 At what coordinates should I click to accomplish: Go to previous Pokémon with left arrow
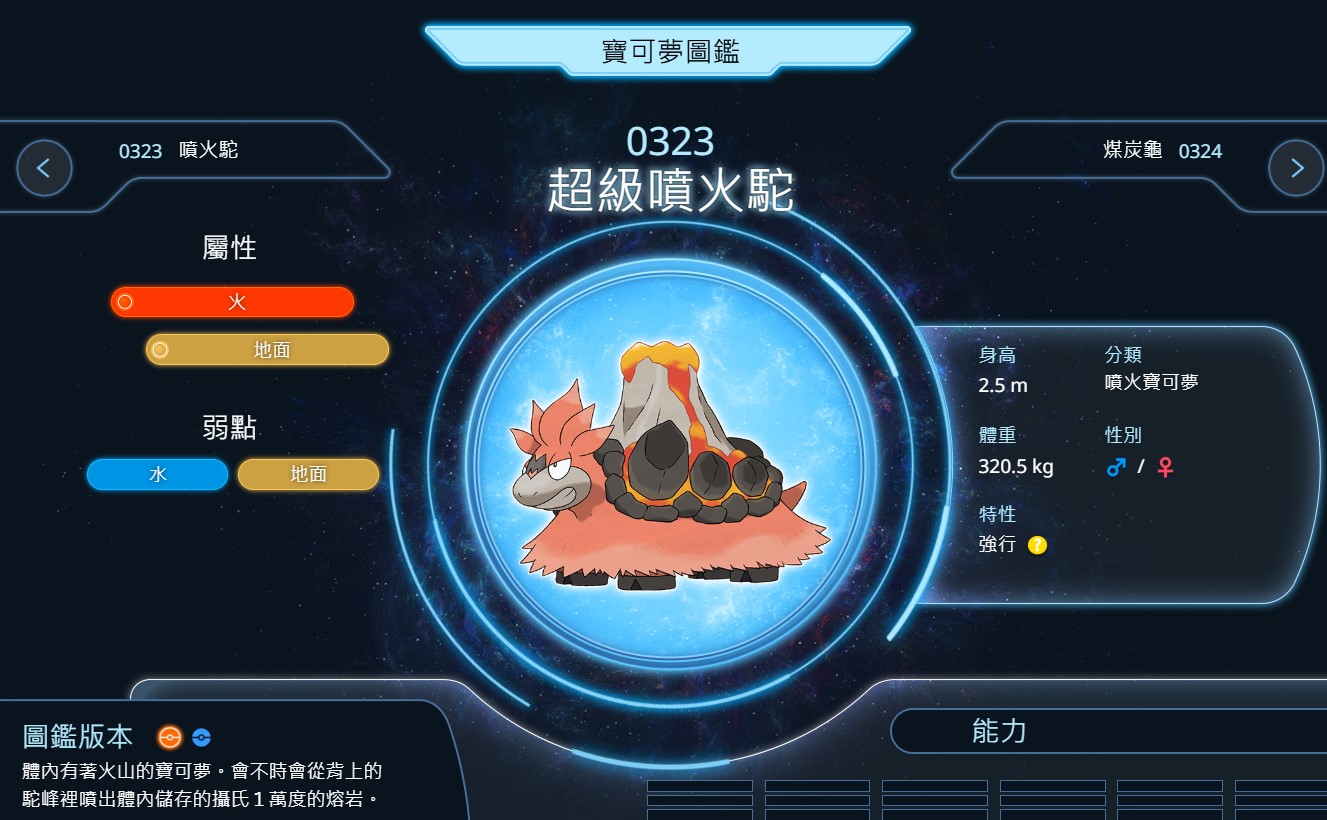click(x=44, y=168)
